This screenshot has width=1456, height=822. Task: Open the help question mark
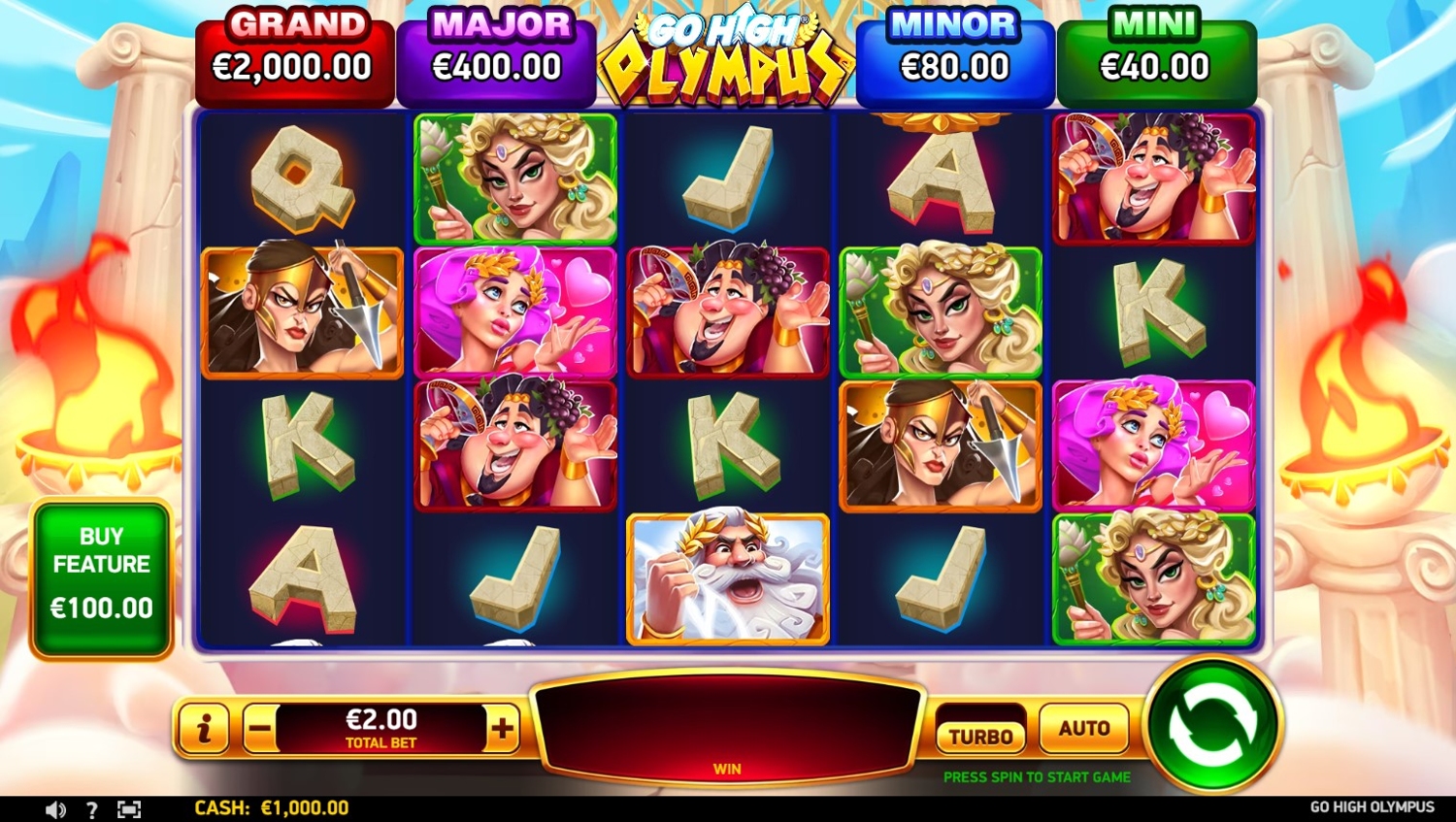pyautogui.click(x=92, y=808)
